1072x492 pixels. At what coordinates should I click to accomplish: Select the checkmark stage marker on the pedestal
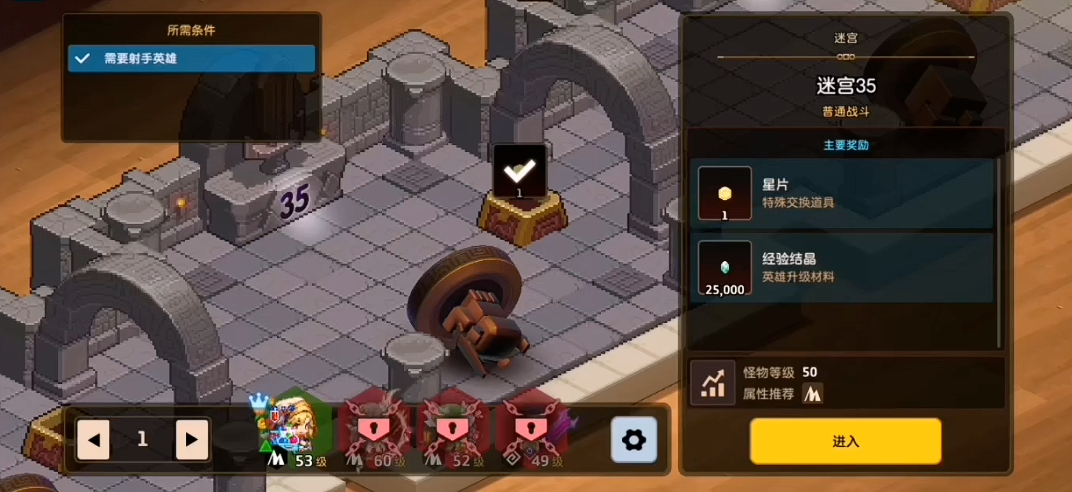[520, 171]
